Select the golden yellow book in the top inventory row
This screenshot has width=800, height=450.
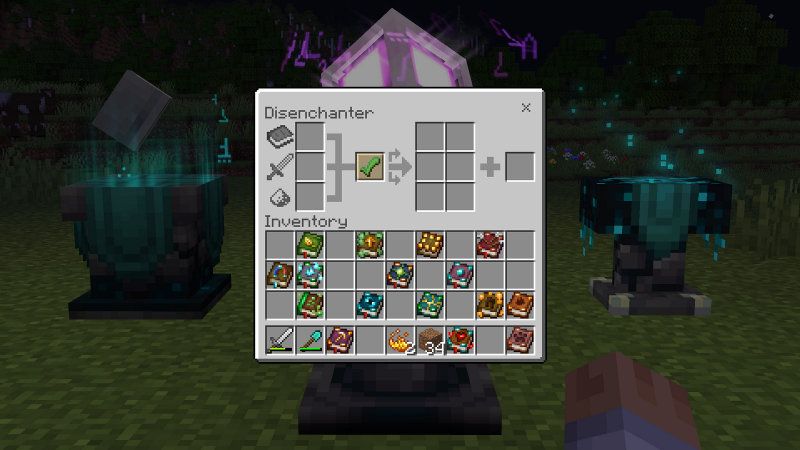tap(430, 244)
